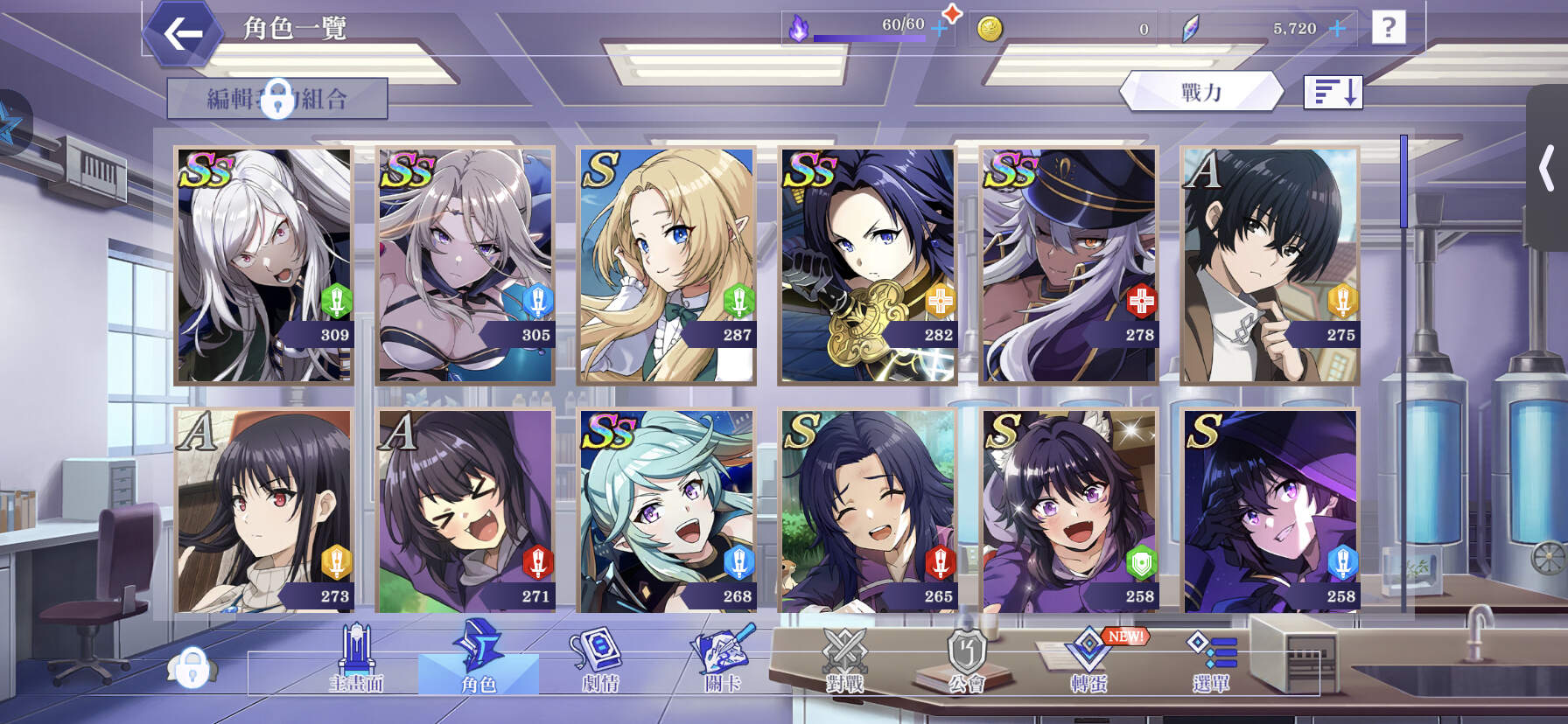Viewport: 1568px width, 724px height.
Task: Open the 轉蛋 gacha tab
Action: (1089, 660)
